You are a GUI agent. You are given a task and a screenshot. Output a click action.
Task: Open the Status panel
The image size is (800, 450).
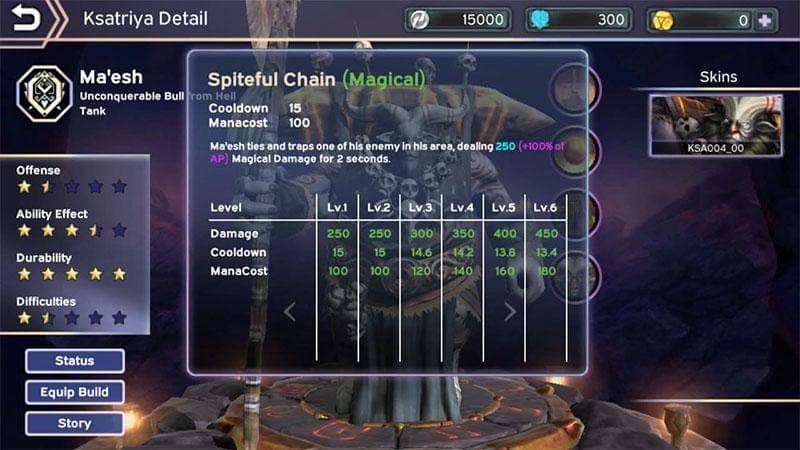click(75, 361)
